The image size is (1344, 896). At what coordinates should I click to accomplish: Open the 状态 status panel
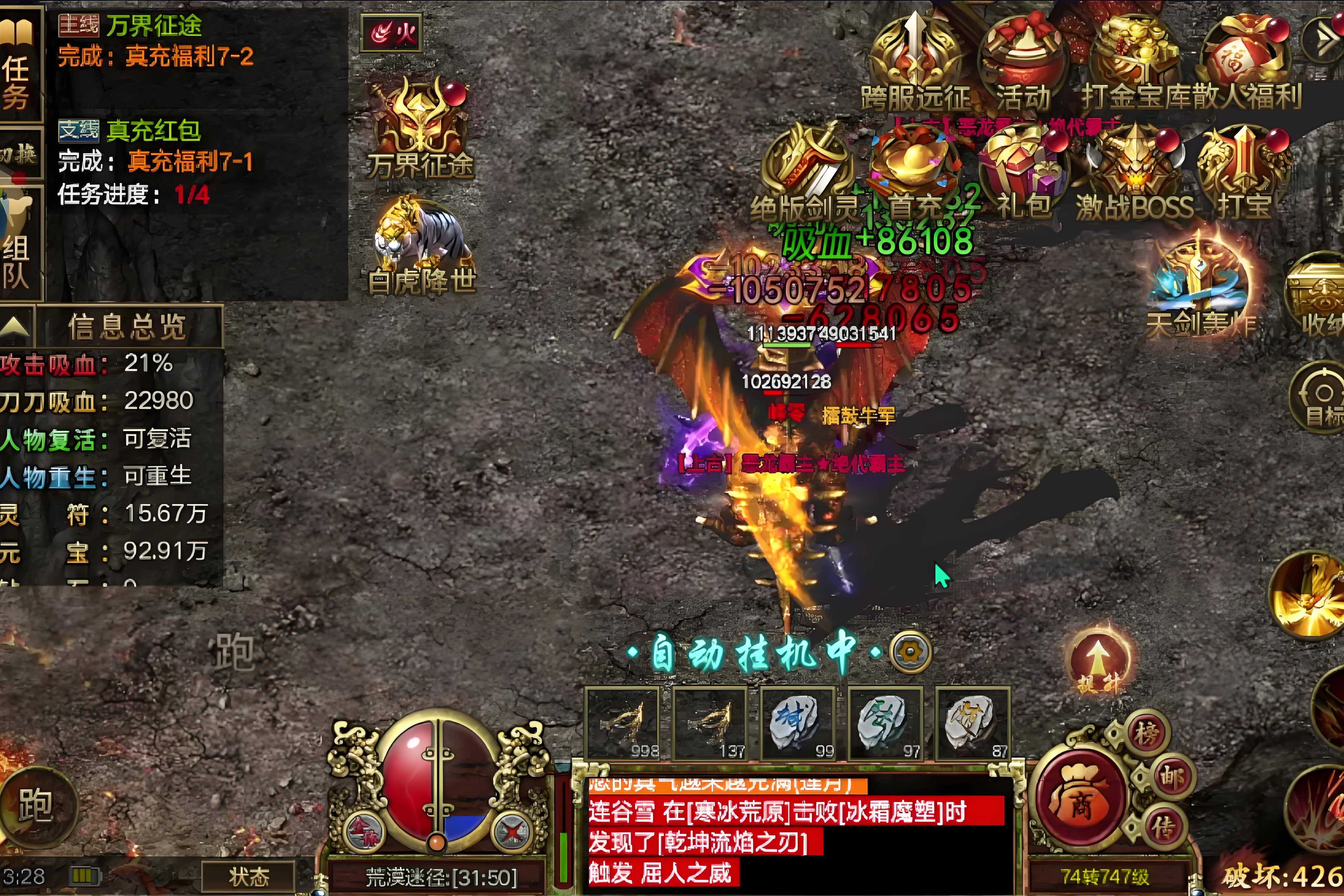point(249,876)
